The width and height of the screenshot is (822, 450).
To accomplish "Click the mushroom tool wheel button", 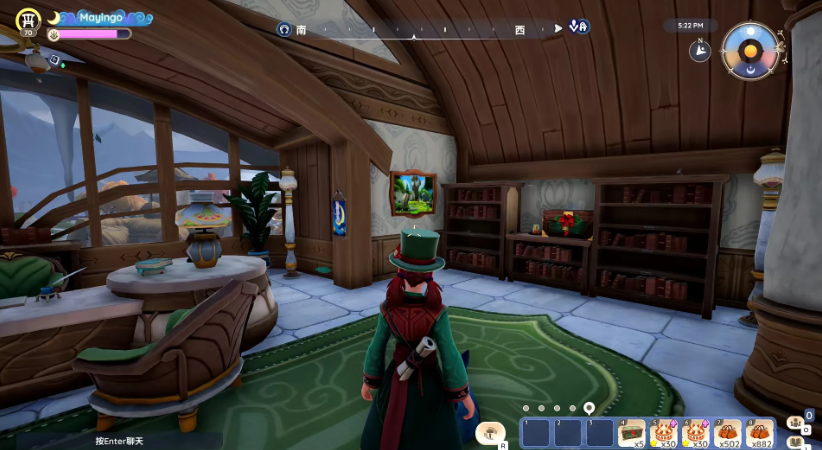I will (491, 432).
